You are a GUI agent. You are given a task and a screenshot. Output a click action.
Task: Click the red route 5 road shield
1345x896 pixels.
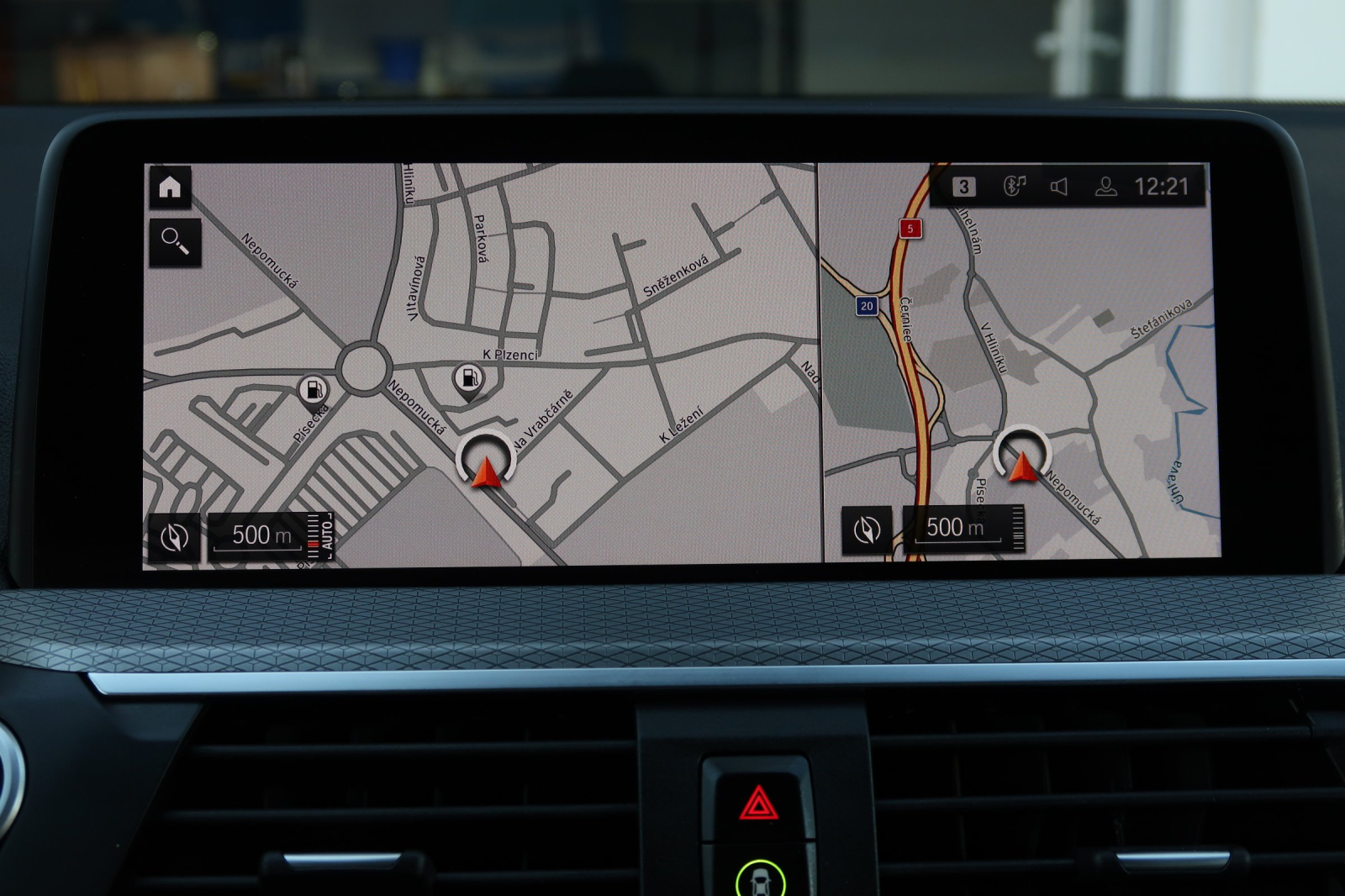pos(912,227)
